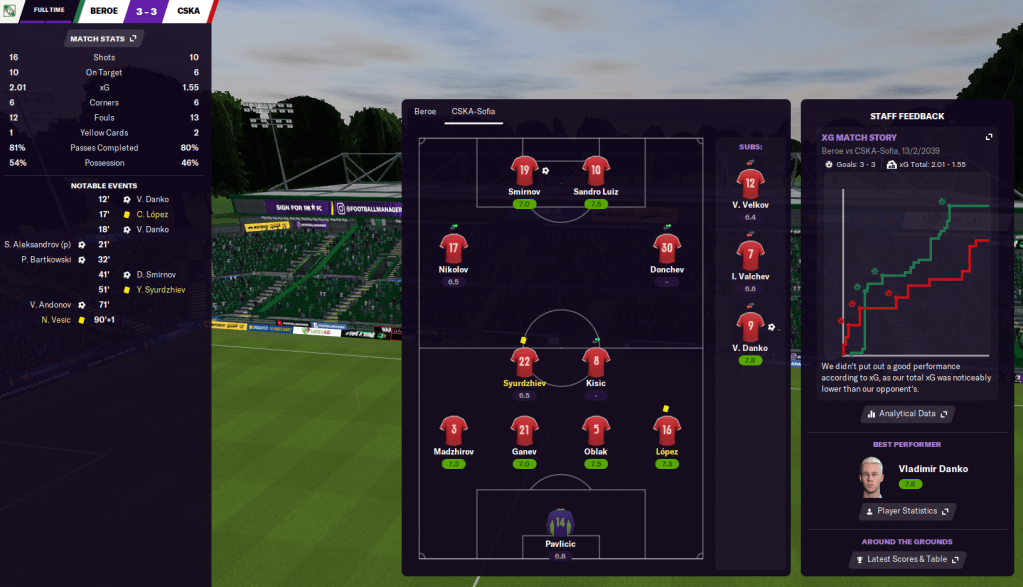1023x587 pixels.
Task: Select substitute V. Velkov
Action: 750,183
